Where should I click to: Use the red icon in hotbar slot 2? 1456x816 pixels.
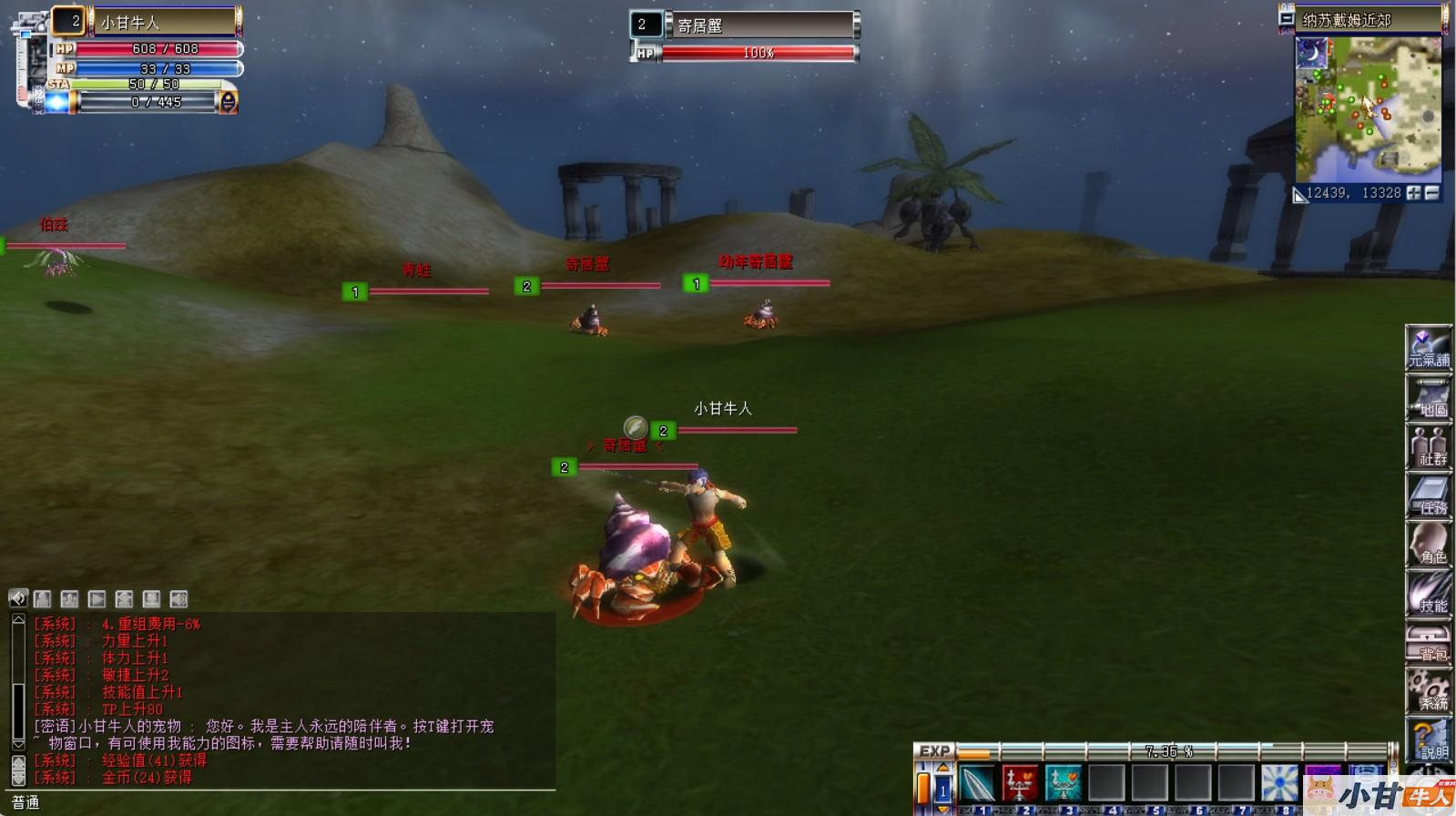(x=1020, y=783)
